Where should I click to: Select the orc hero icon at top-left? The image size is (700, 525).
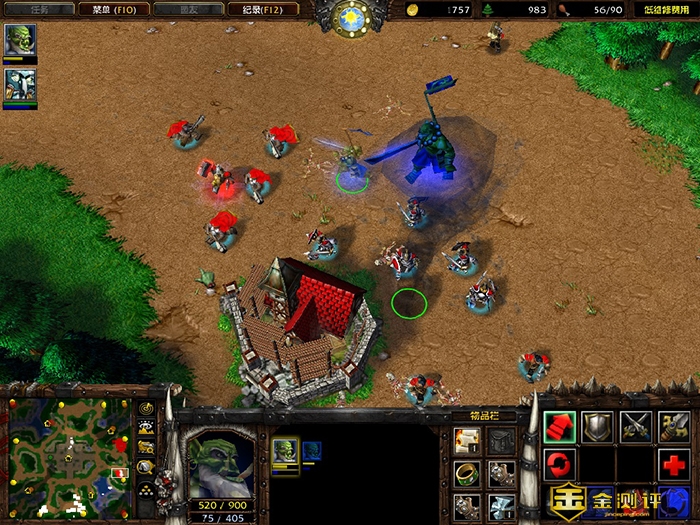click(19, 42)
